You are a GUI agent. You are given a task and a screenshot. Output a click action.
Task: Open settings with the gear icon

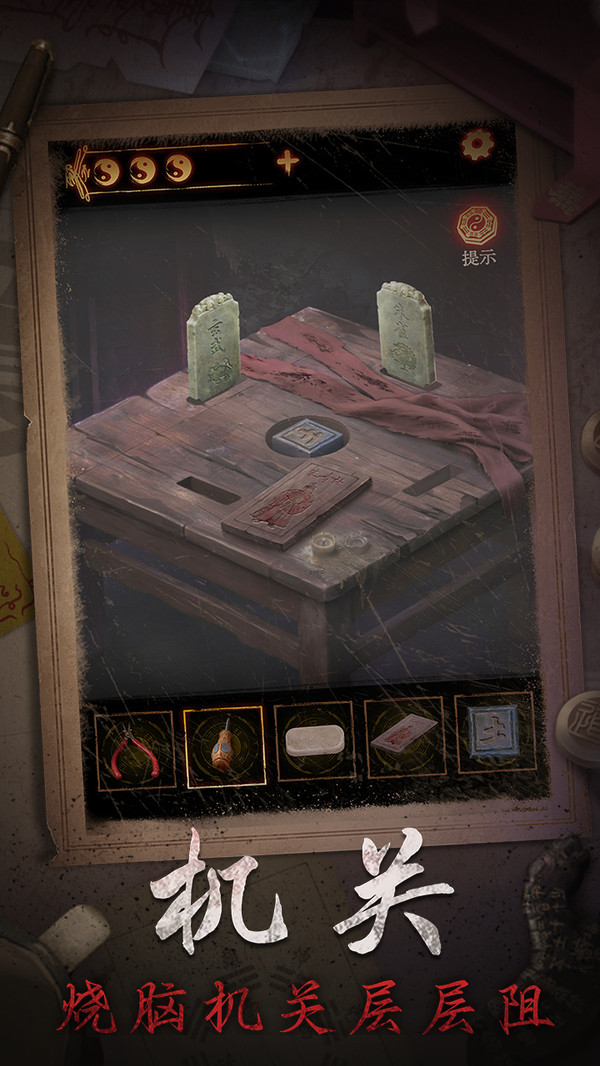point(477,146)
